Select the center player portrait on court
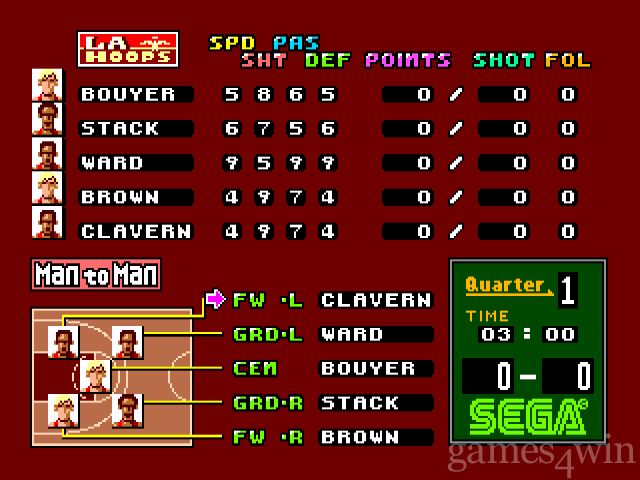The width and height of the screenshot is (640, 480). point(94,376)
